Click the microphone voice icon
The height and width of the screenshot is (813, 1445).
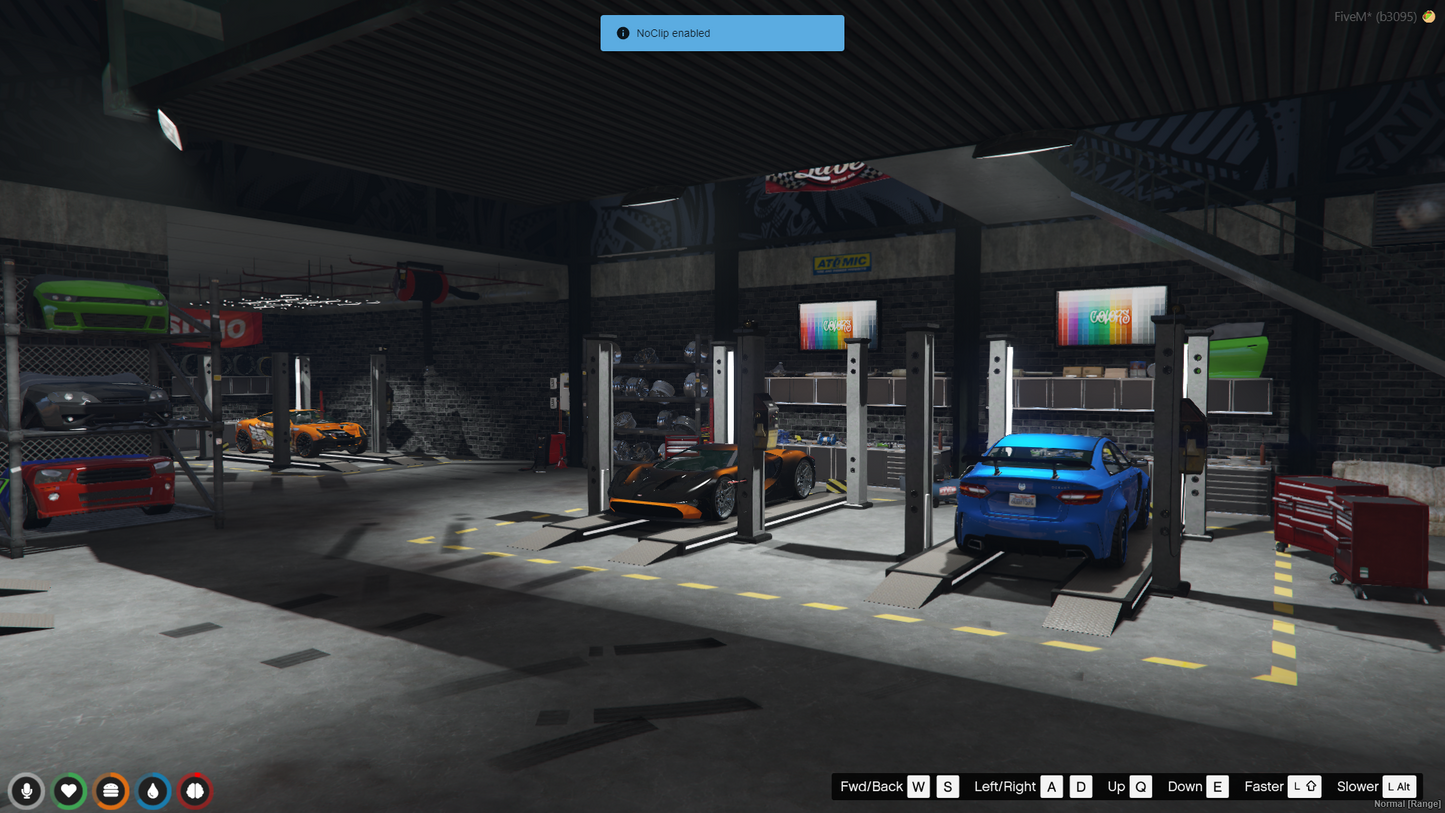click(27, 791)
